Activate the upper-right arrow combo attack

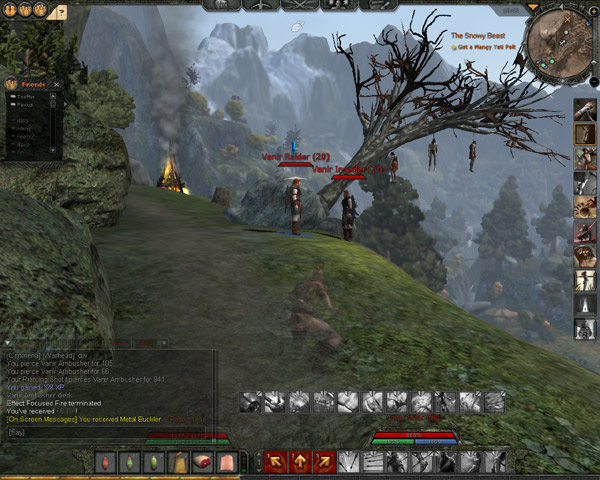pyautogui.click(x=323, y=461)
